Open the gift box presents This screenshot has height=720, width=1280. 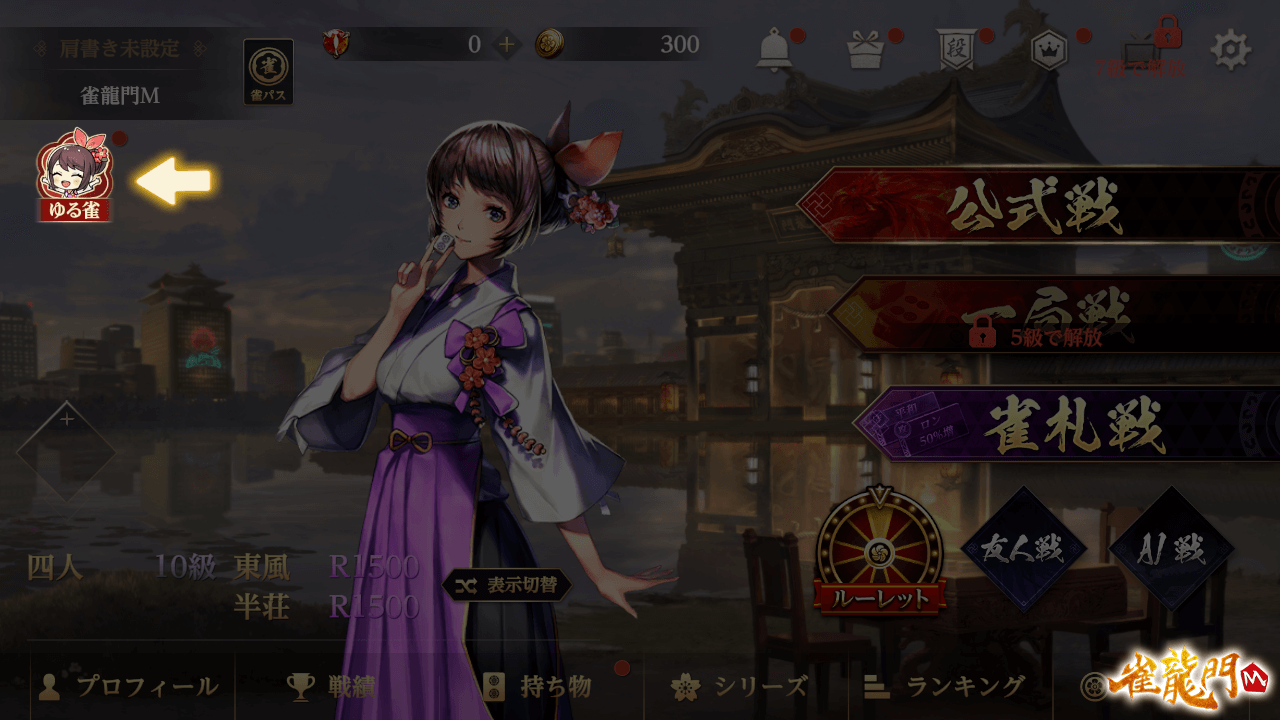[866, 49]
